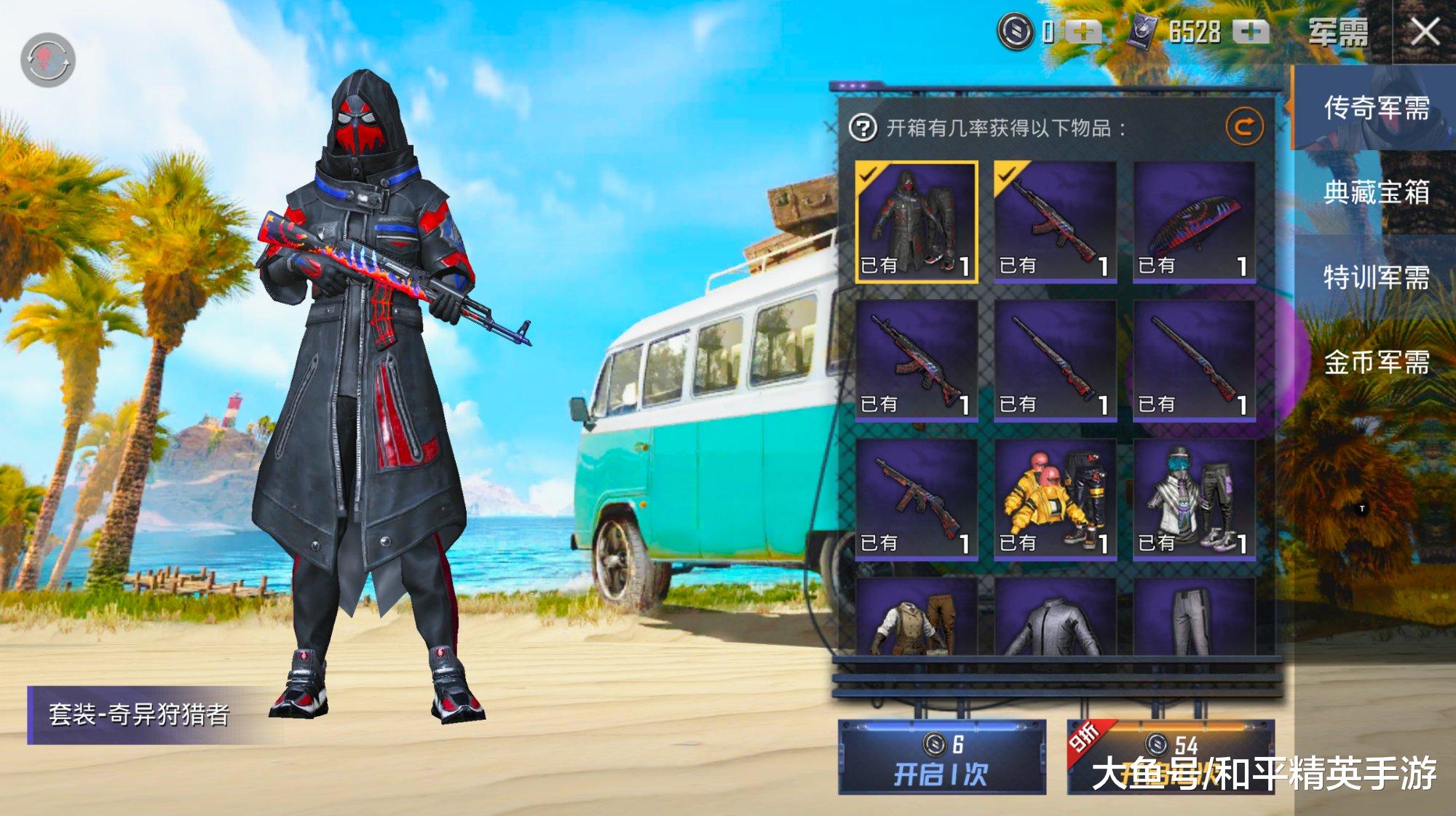Preview the brown vest outfit item
Image resolution: width=1456 pixels, height=816 pixels.
pos(916,619)
